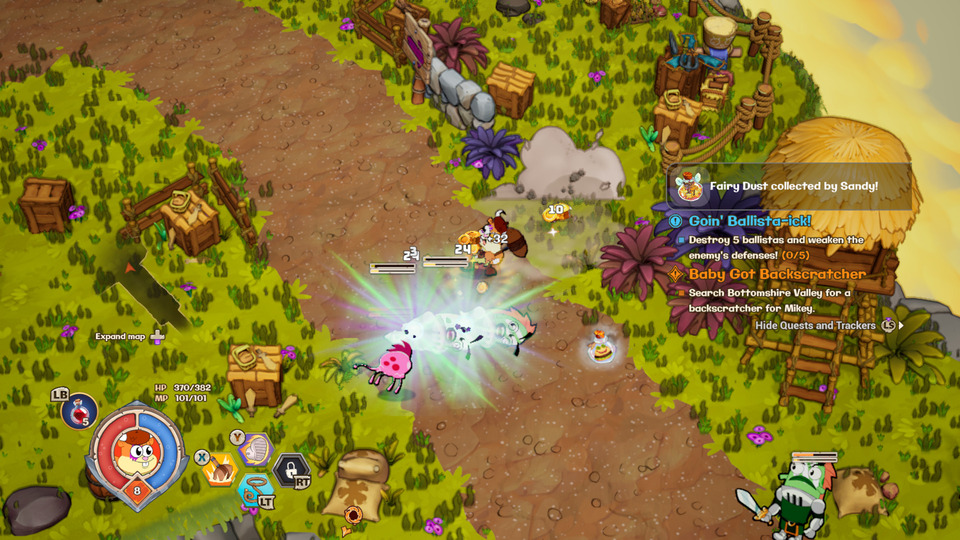This screenshot has height=540, width=960.
Task: Select the locked ability slot
Action: (x=291, y=468)
